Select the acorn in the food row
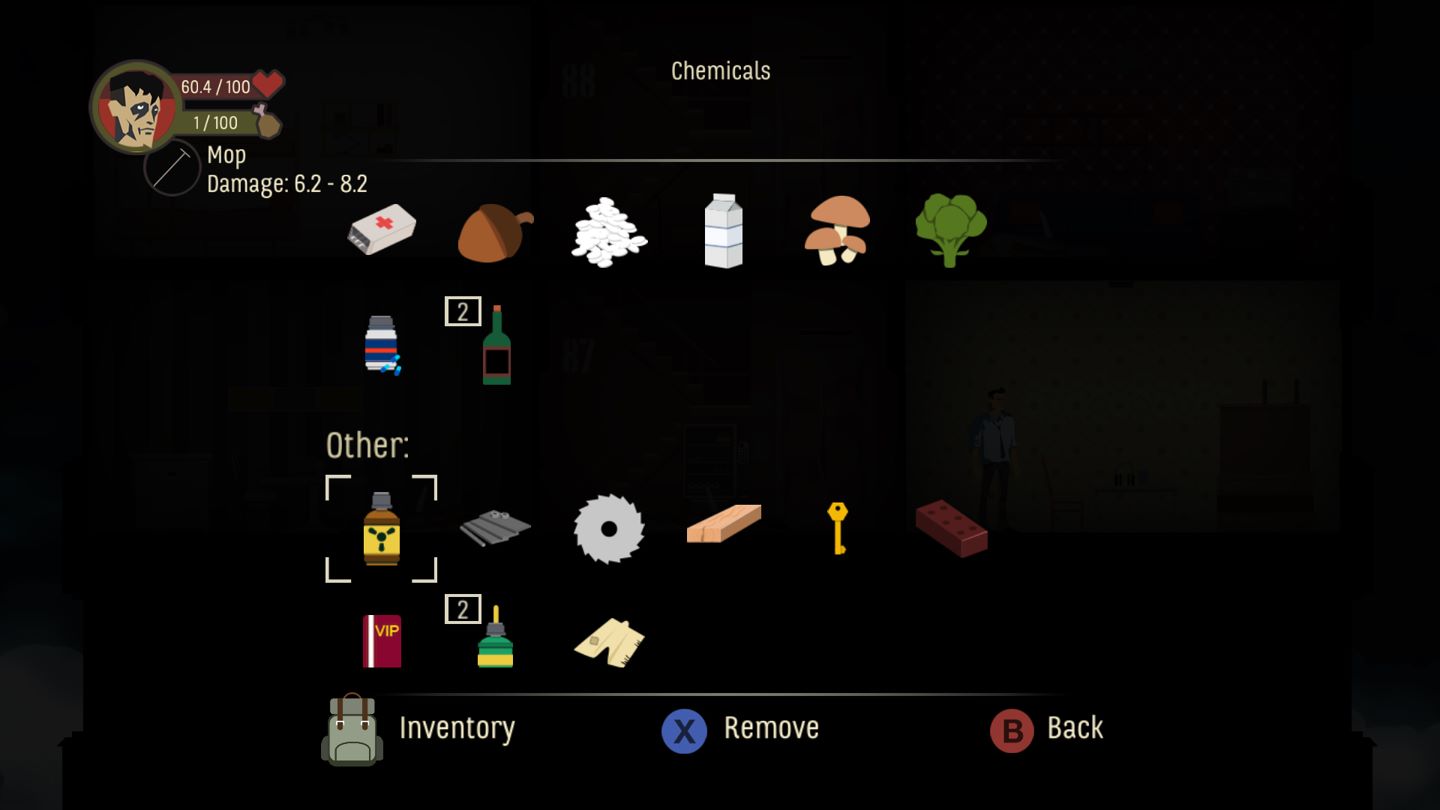Viewport: 1440px width, 810px height. 494,230
